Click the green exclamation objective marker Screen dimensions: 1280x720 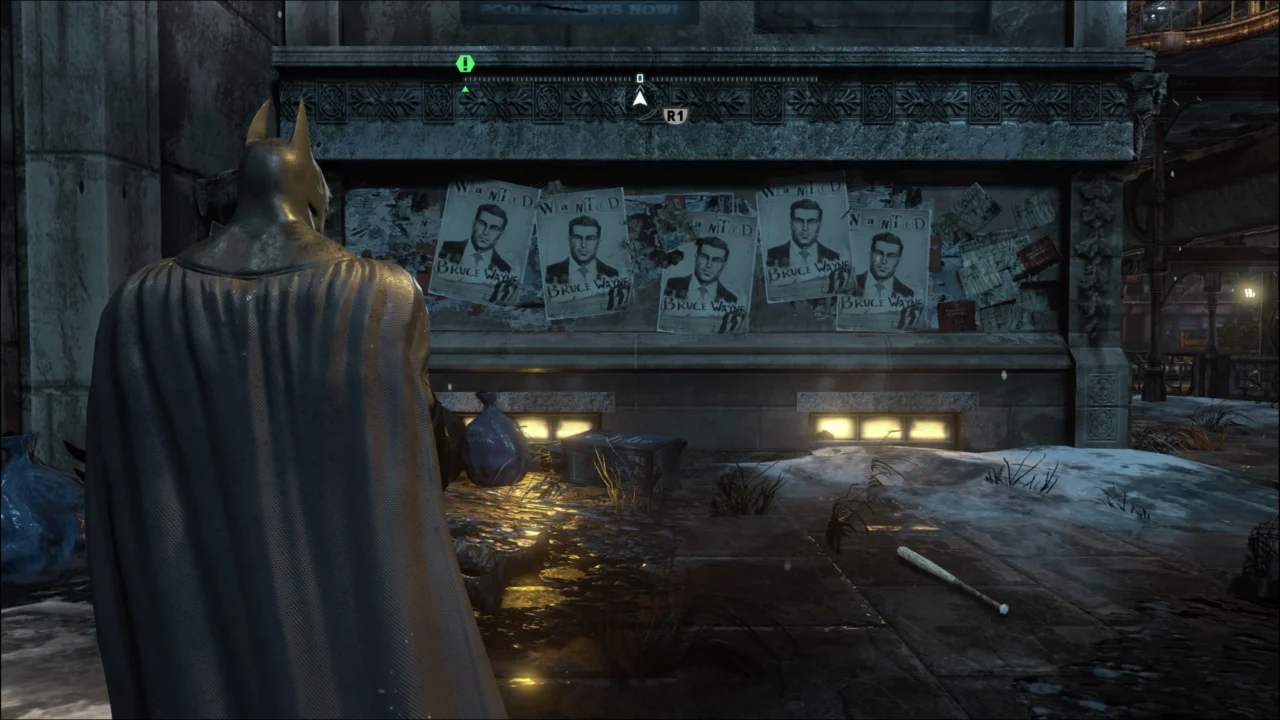[464, 63]
